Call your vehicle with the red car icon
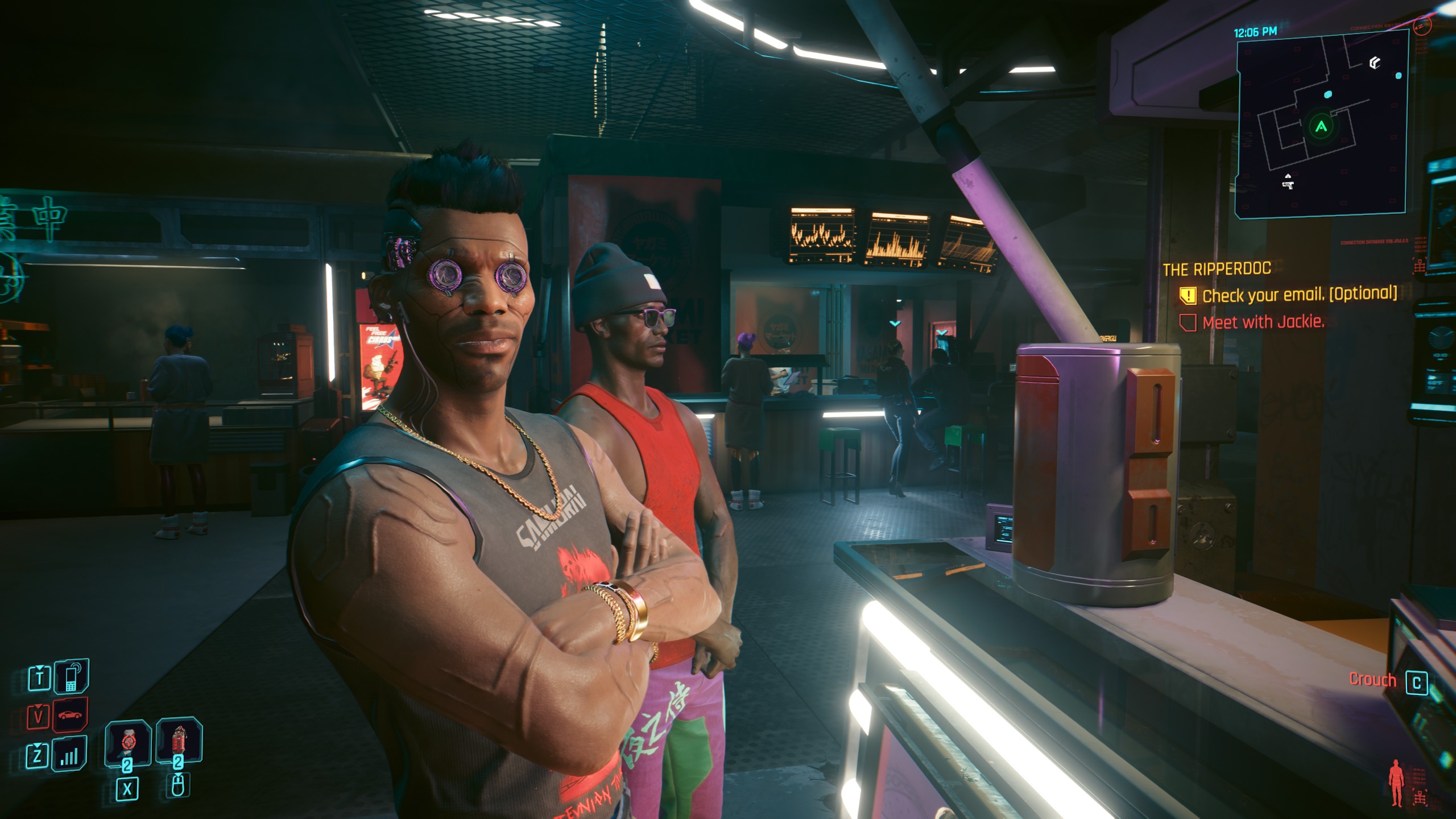The width and height of the screenshot is (1456, 819). tap(71, 714)
